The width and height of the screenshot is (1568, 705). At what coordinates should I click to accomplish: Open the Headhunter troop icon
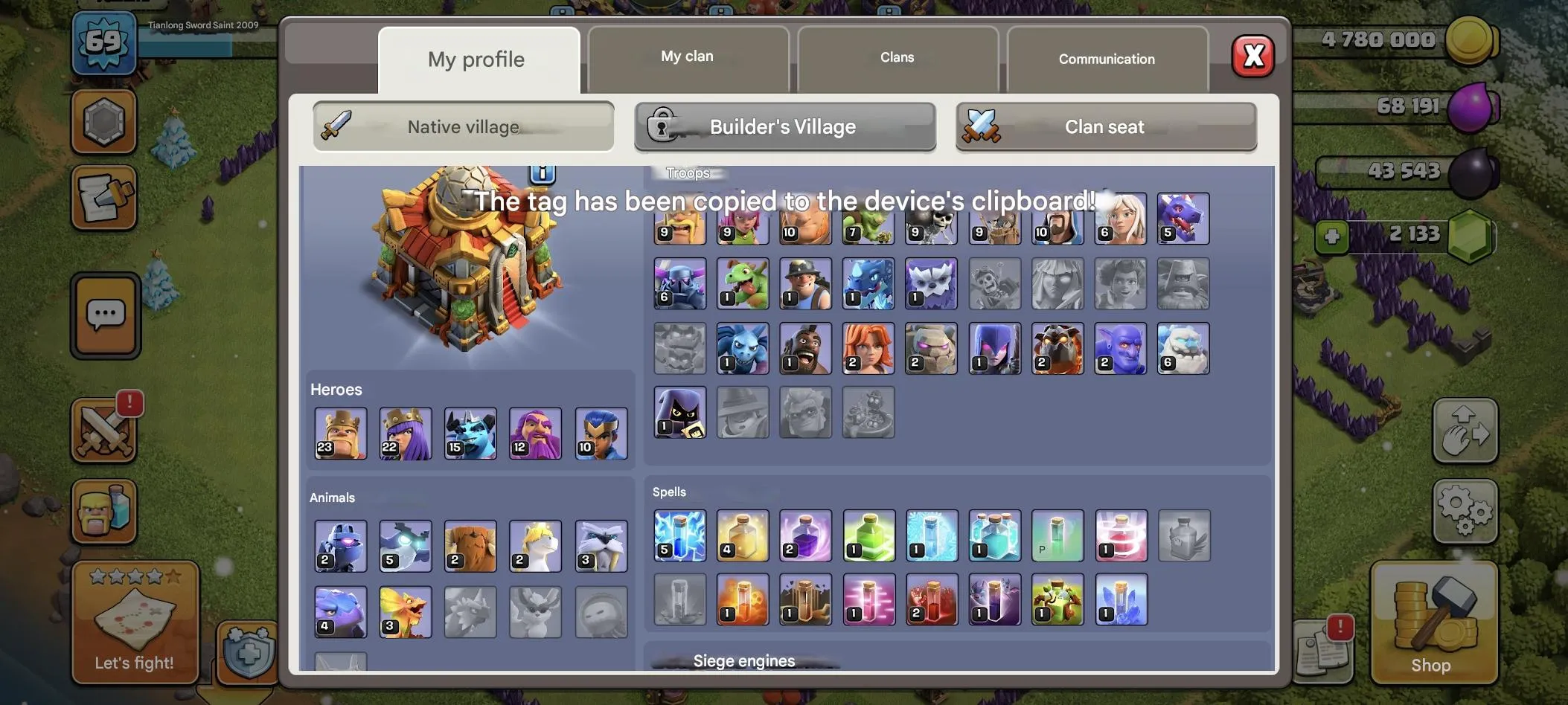(x=679, y=413)
